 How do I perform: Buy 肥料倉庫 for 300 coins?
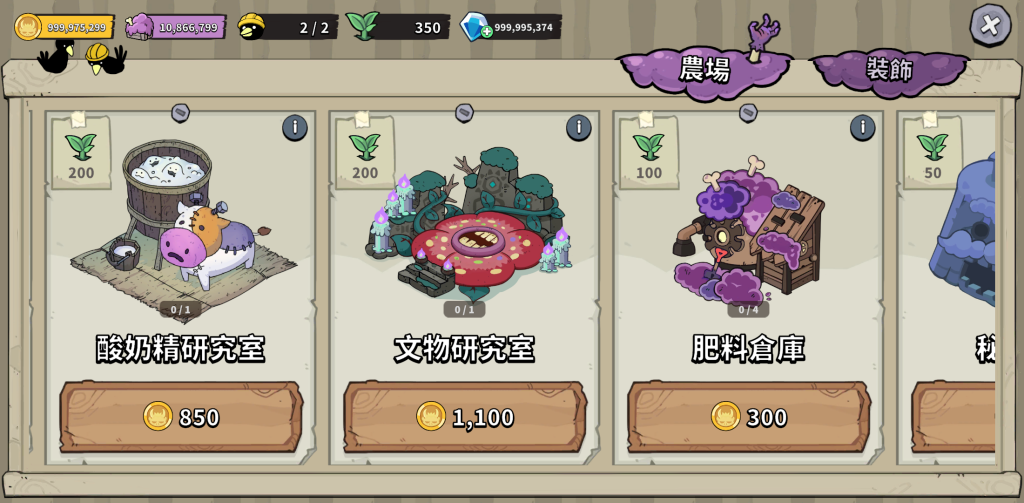coord(749,416)
